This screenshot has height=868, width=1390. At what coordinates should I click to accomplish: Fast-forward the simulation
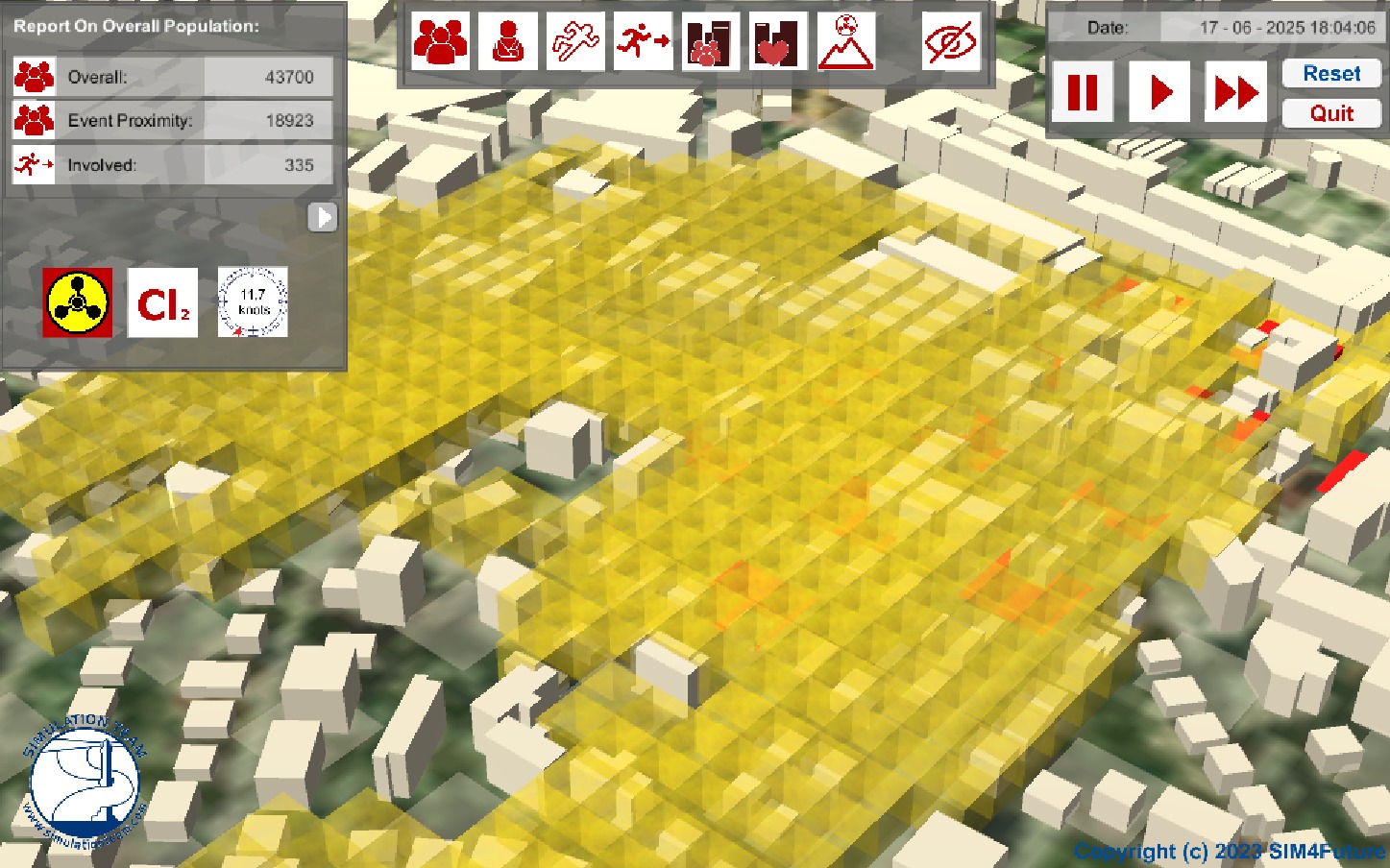tap(1235, 92)
